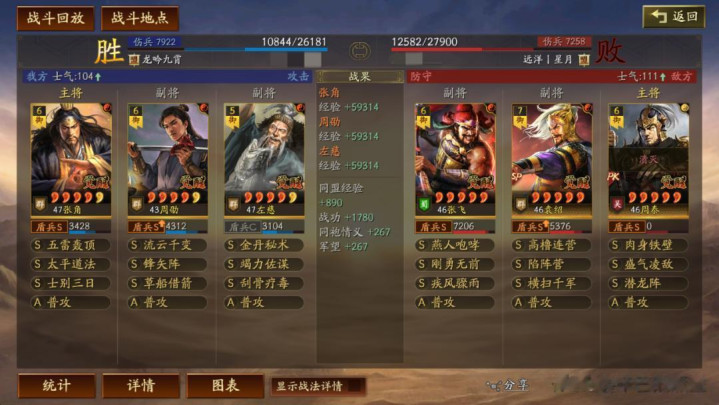Open the 图表 chart view

pos(225,386)
